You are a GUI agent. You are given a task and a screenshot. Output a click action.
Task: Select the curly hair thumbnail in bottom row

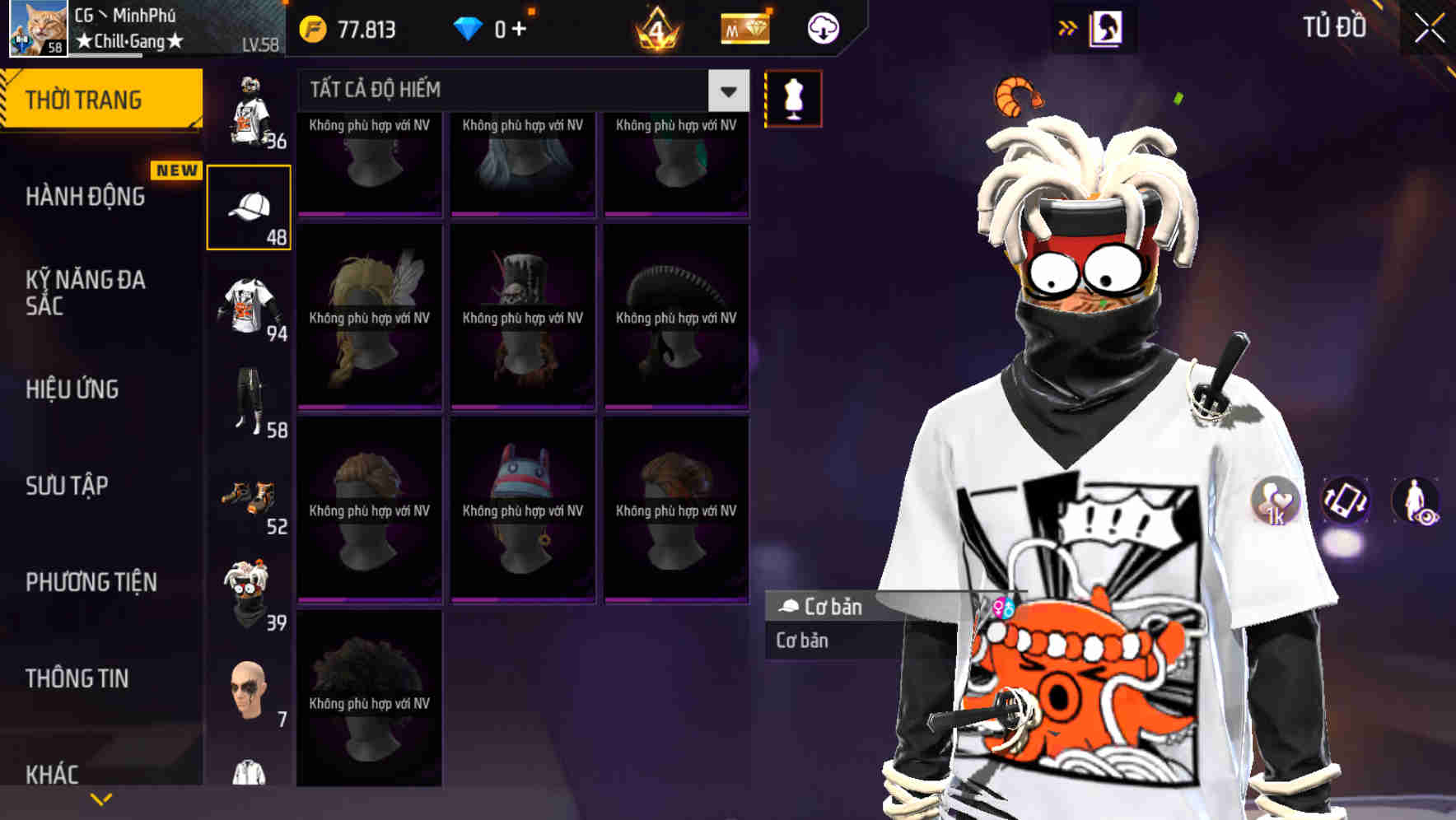pyautogui.click(x=369, y=704)
